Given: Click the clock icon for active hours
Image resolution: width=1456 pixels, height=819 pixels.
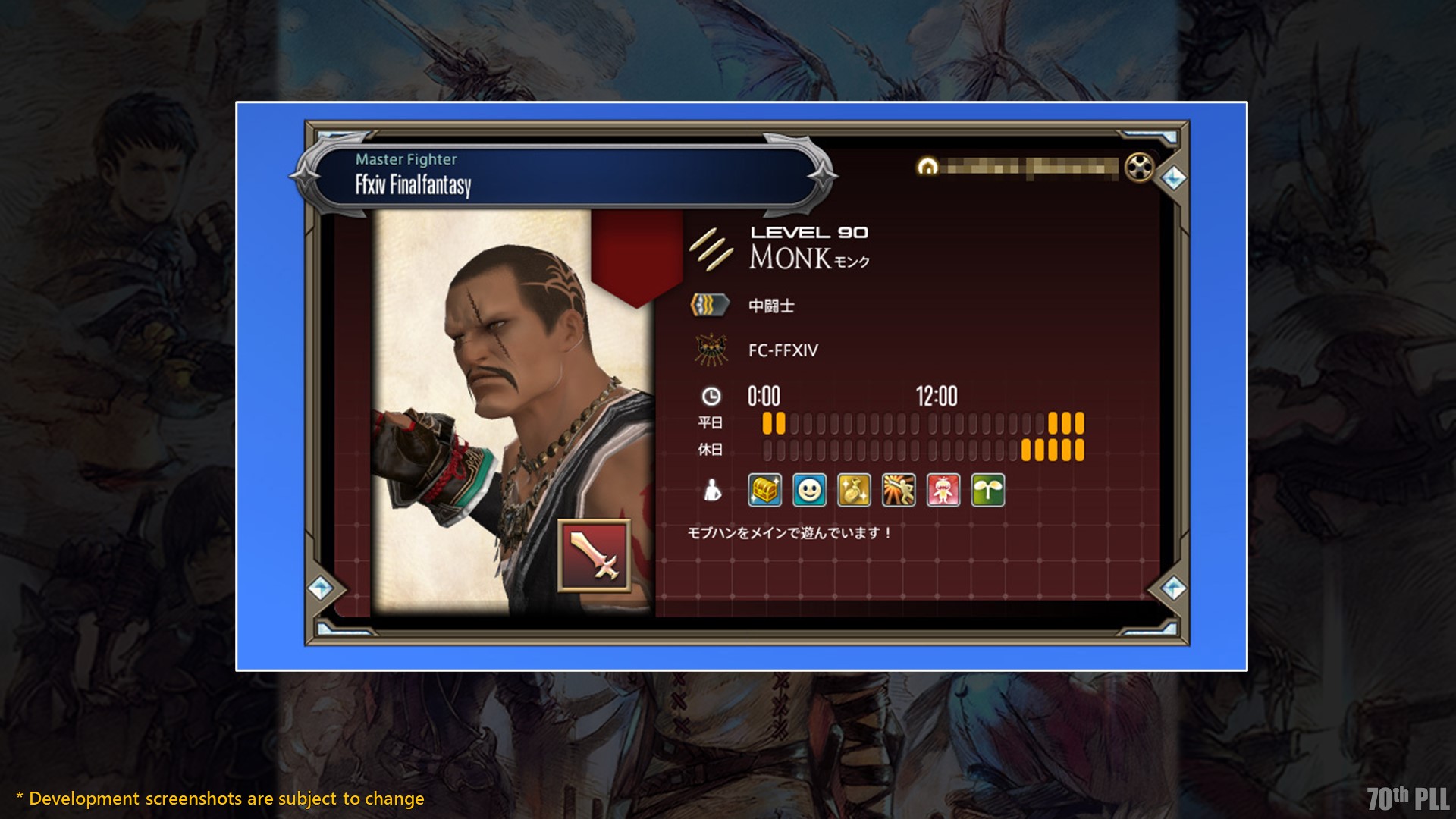Looking at the screenshot, I should pos(711,396).
